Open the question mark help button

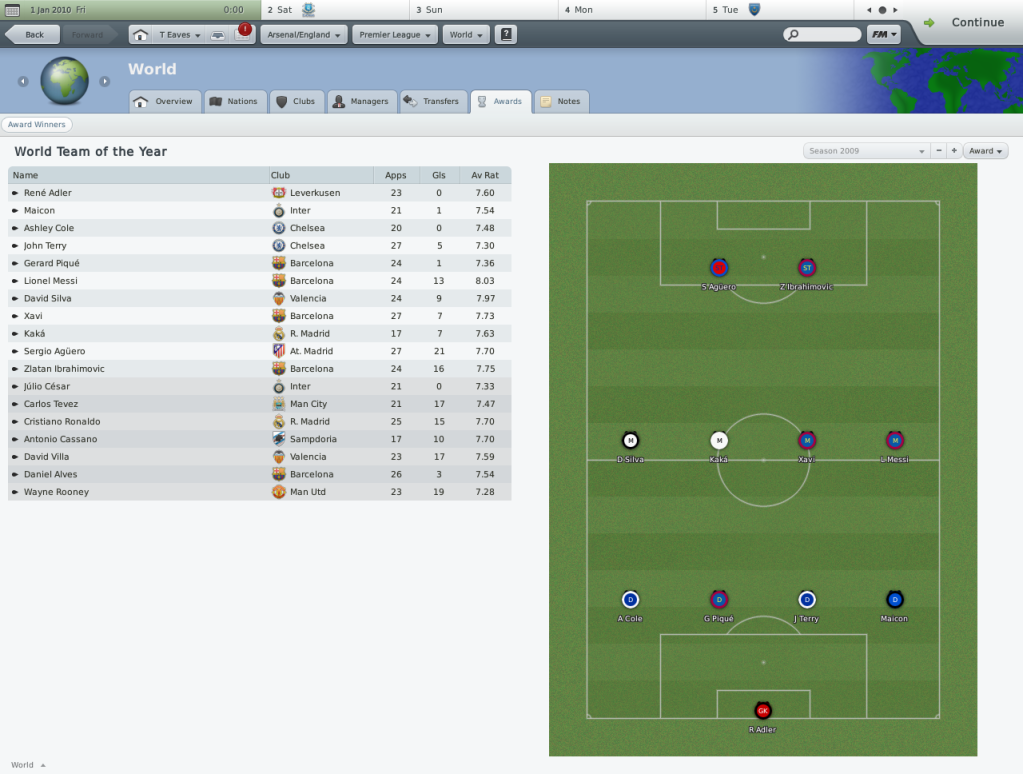pyautogui.click(x=507, y=35)
